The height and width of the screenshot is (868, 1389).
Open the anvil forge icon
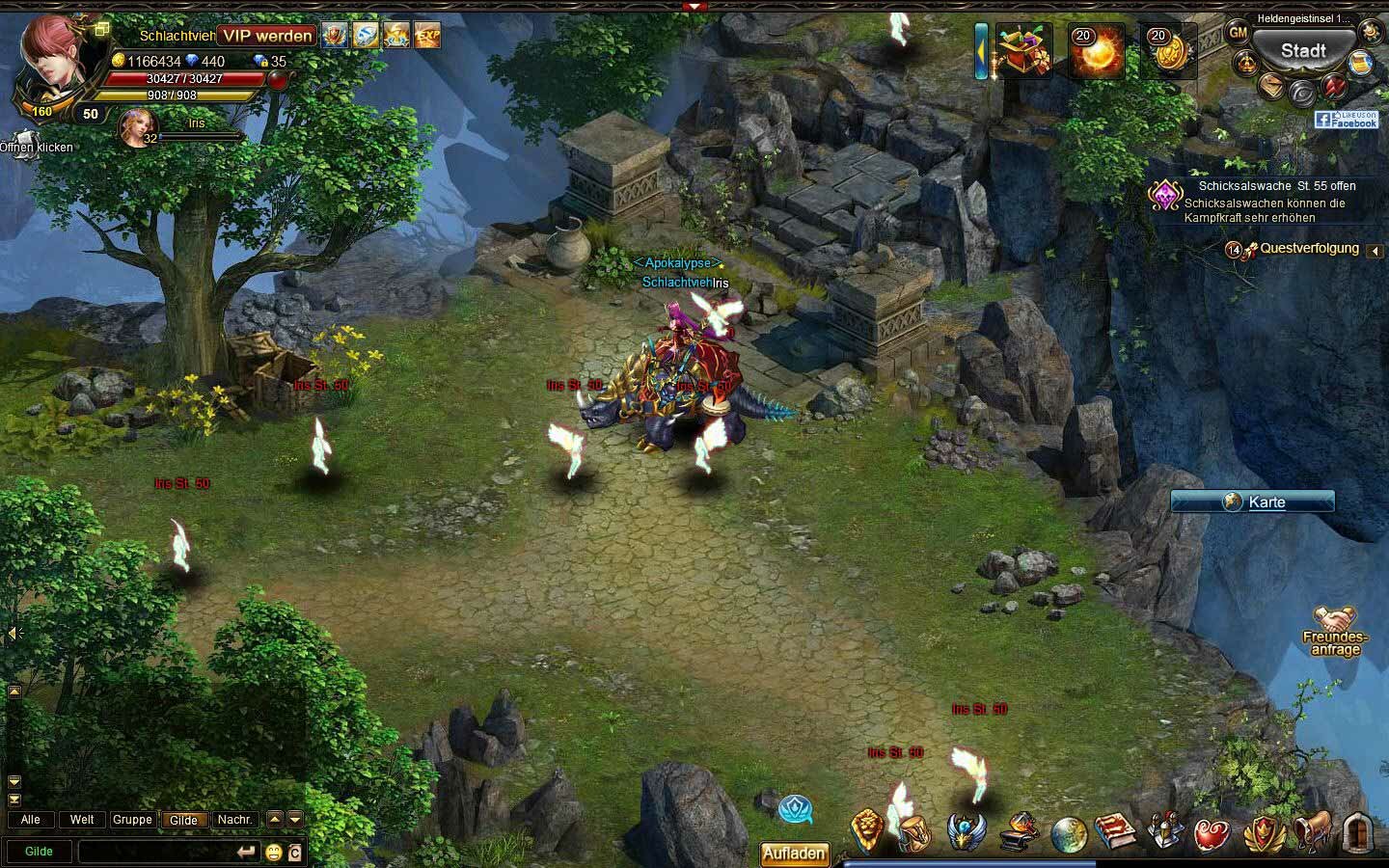pyautogui.click(x=1018, y=831)
